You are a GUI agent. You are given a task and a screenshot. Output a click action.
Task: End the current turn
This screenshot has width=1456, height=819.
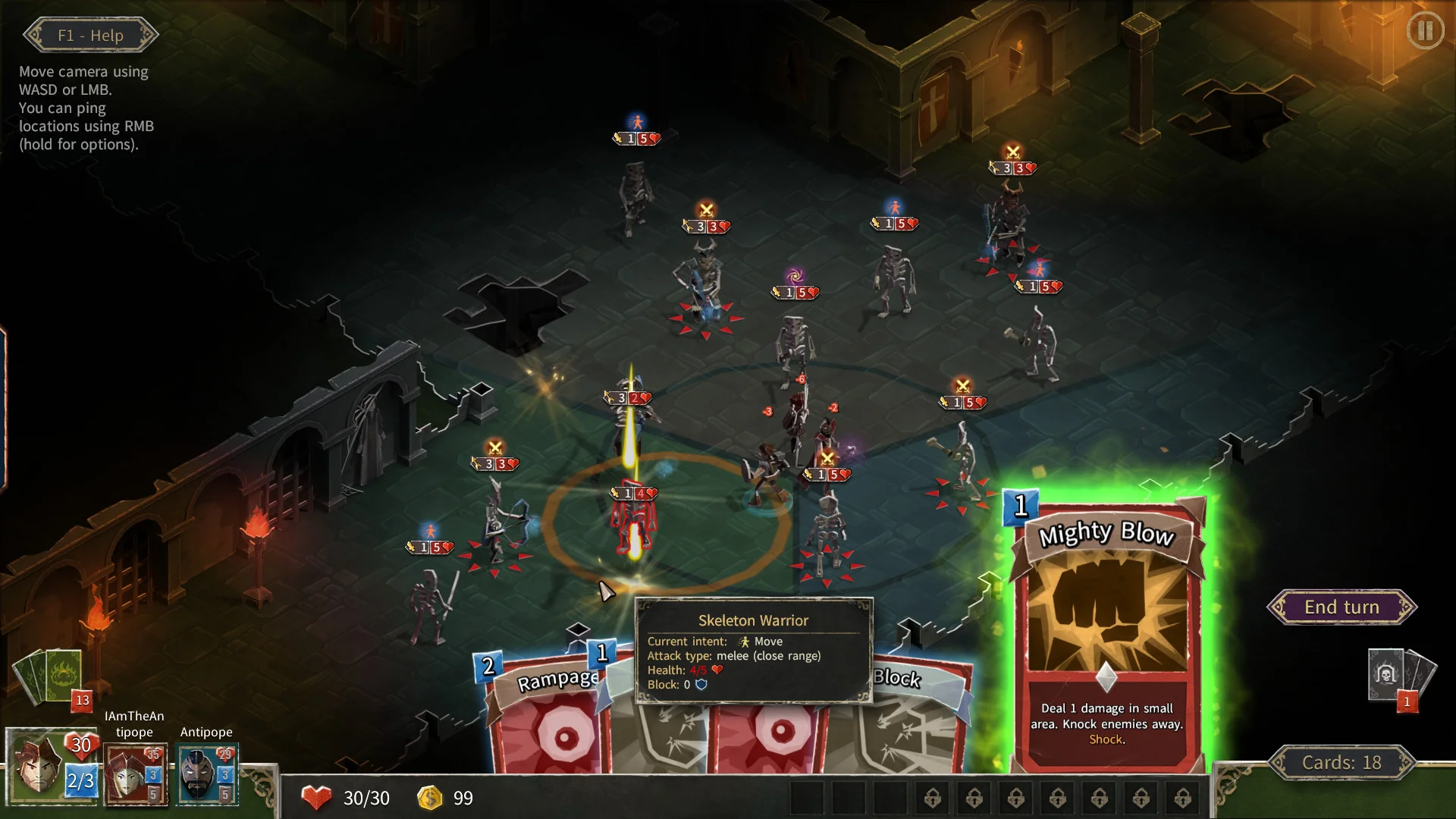pos(1341,607)
